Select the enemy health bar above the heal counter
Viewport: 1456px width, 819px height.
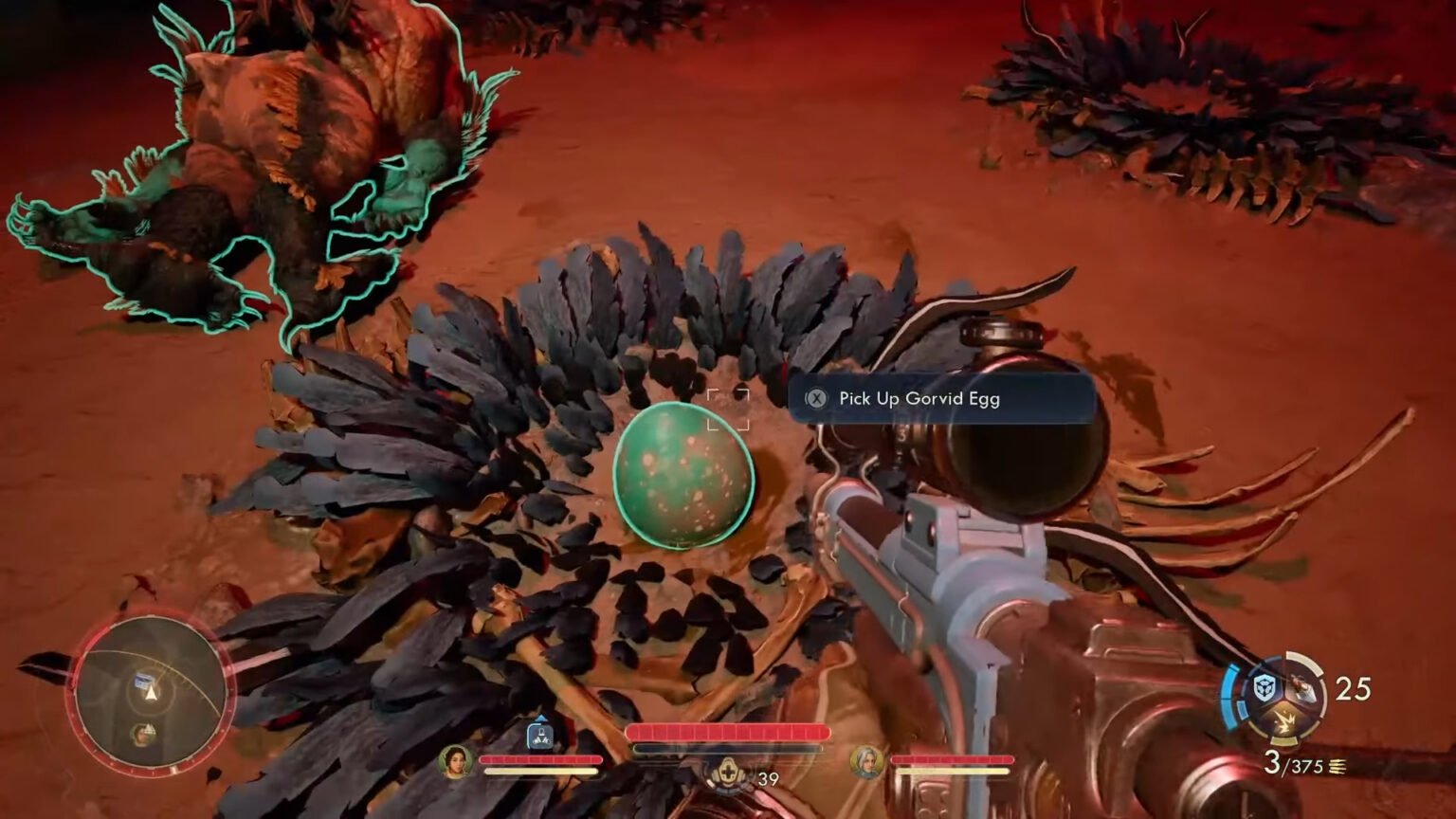coord(729,731)
